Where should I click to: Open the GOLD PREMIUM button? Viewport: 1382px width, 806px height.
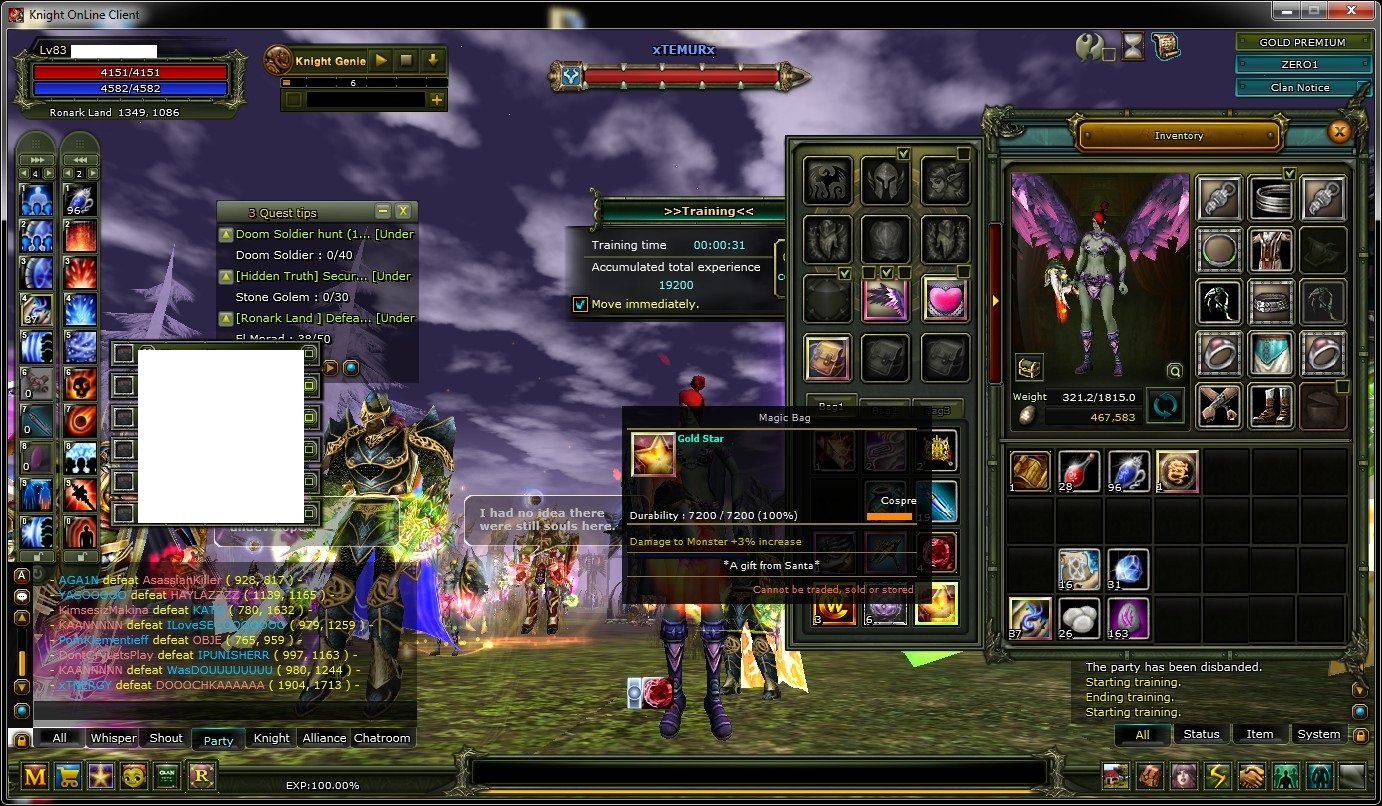tap(1302, 42)
